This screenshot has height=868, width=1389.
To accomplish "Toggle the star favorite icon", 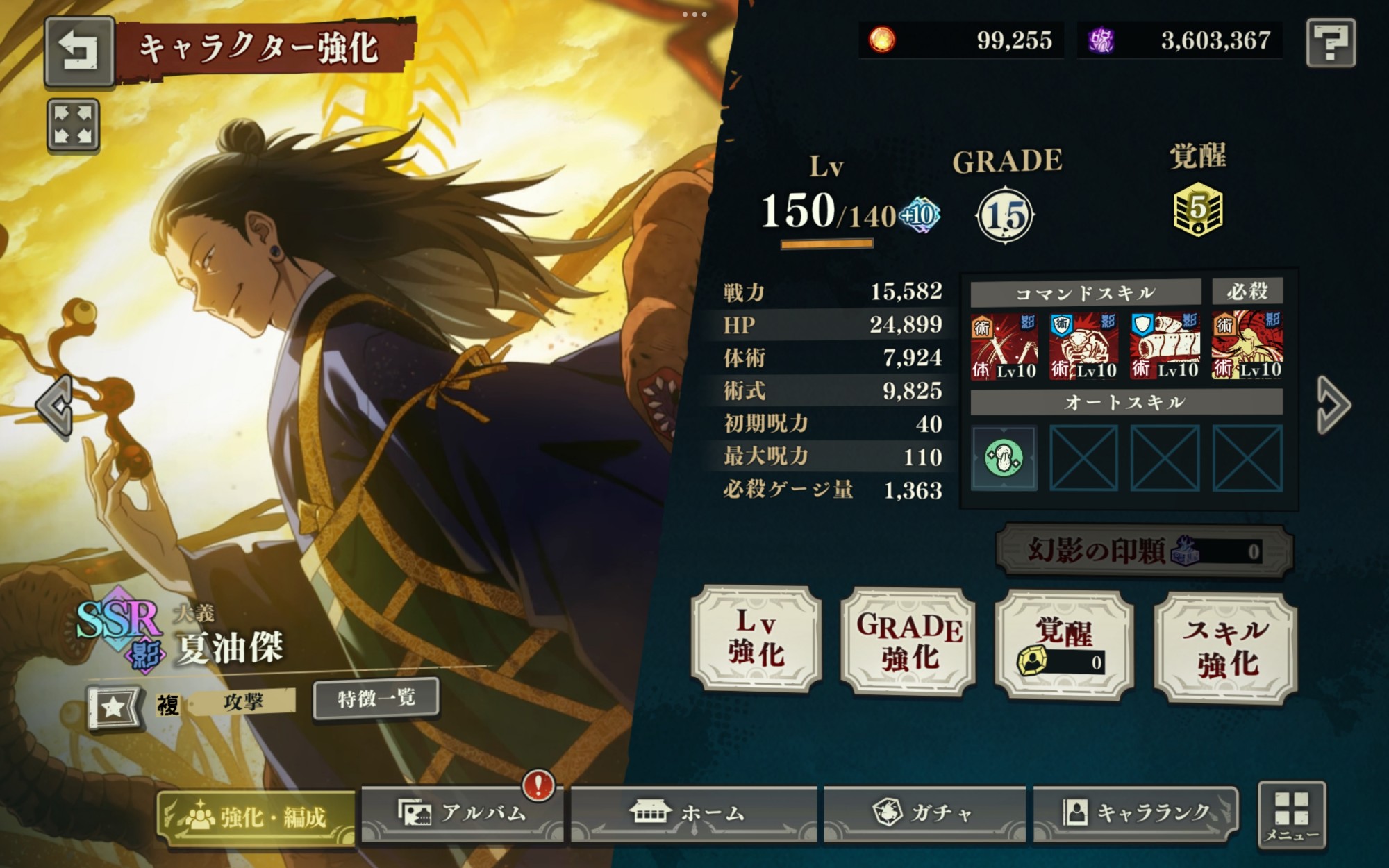I will [x=113, y=707].
